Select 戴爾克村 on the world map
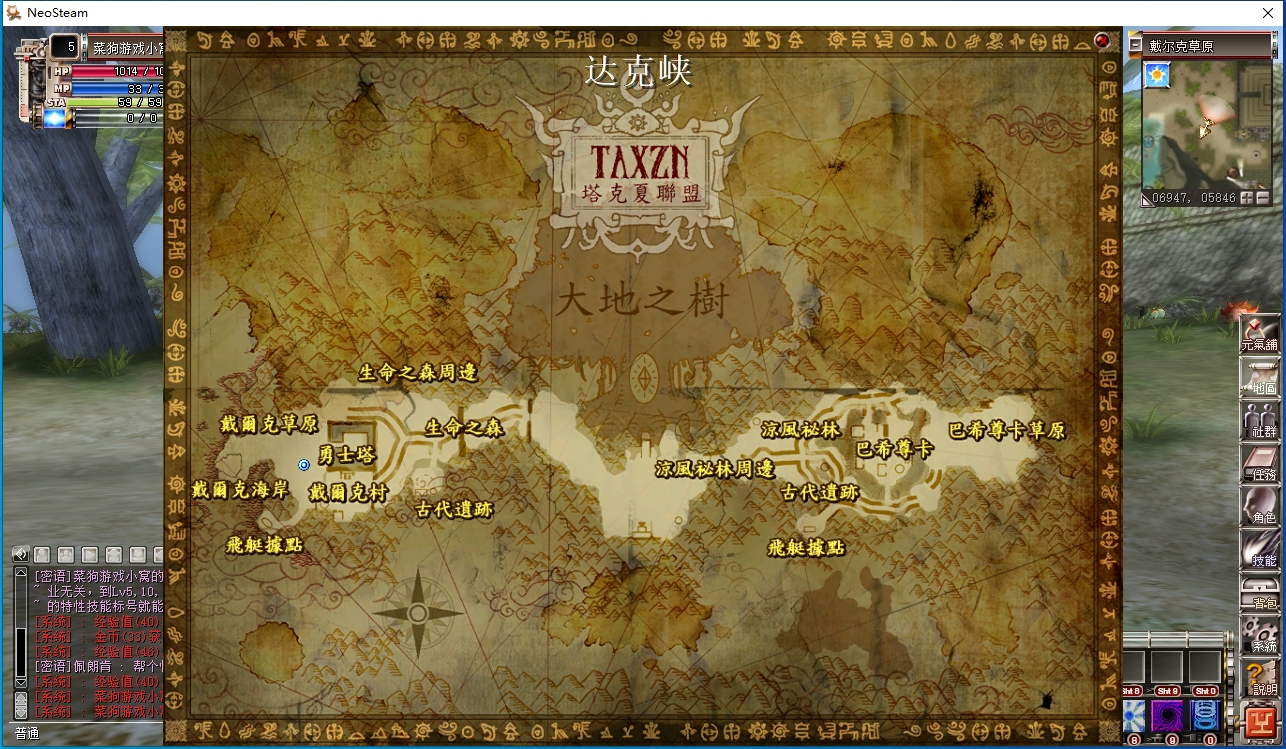 click(350, 490)
